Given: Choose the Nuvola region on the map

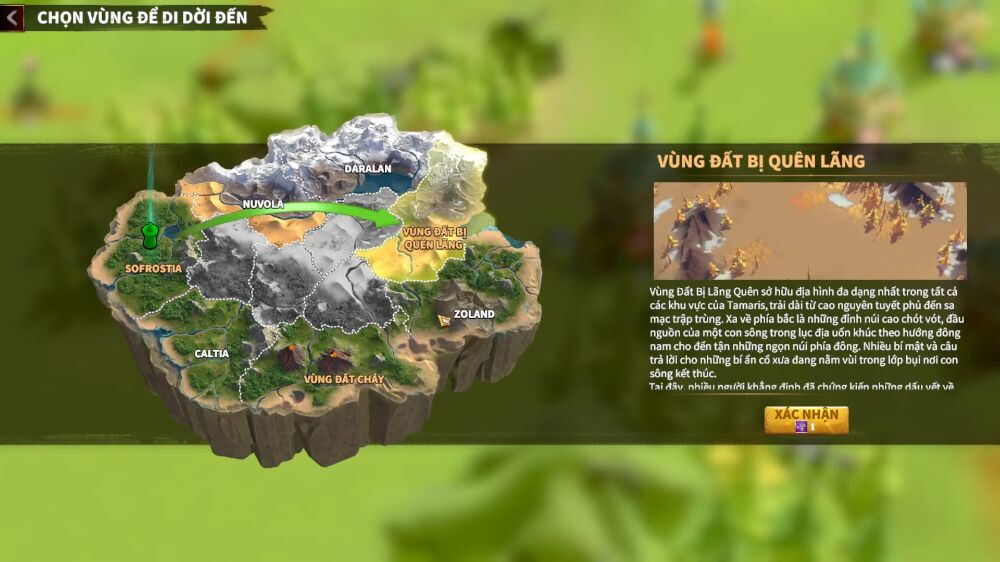Looking at the screenshot, I should [263, 204].
